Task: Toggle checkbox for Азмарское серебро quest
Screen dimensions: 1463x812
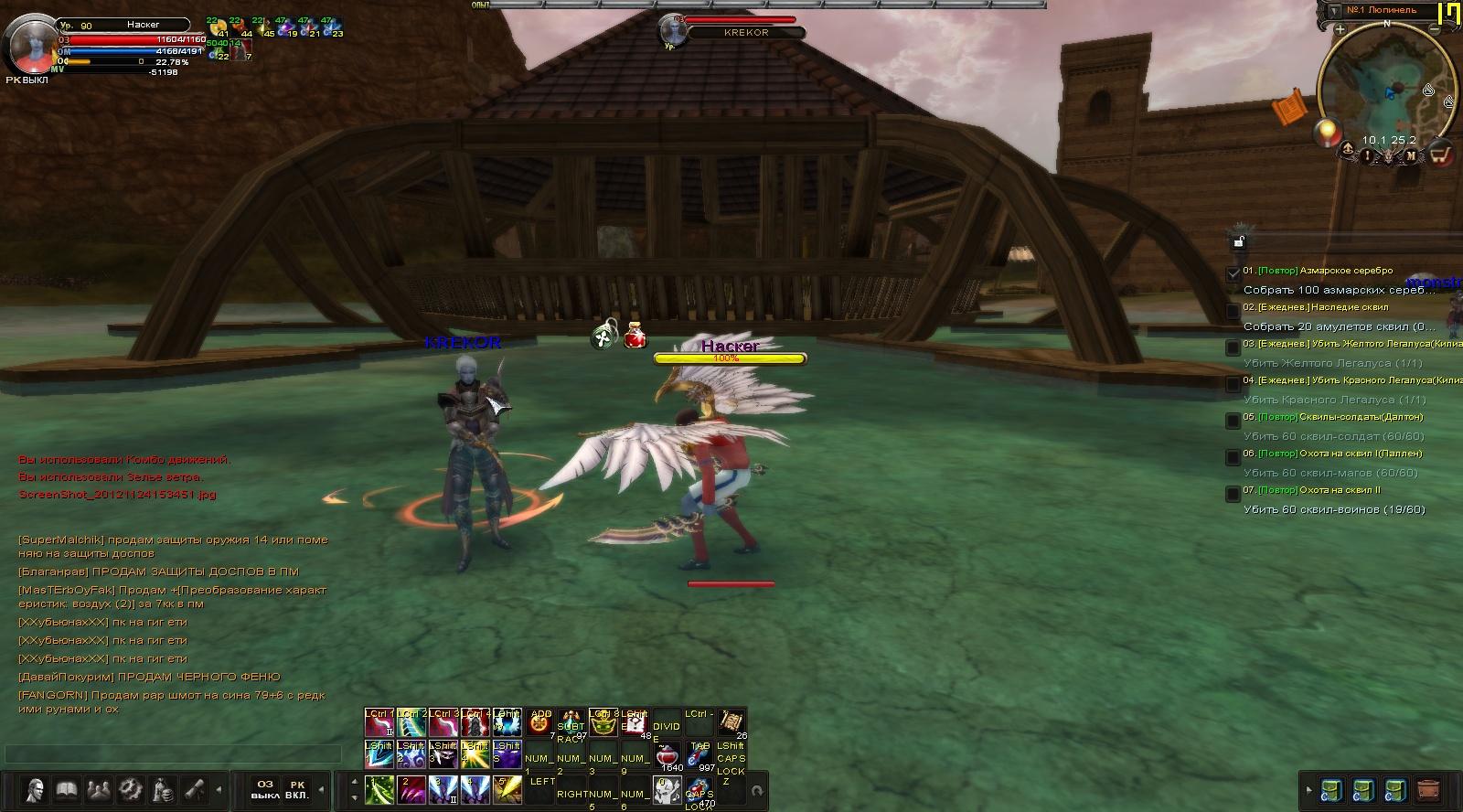Action: [1233, 272]
